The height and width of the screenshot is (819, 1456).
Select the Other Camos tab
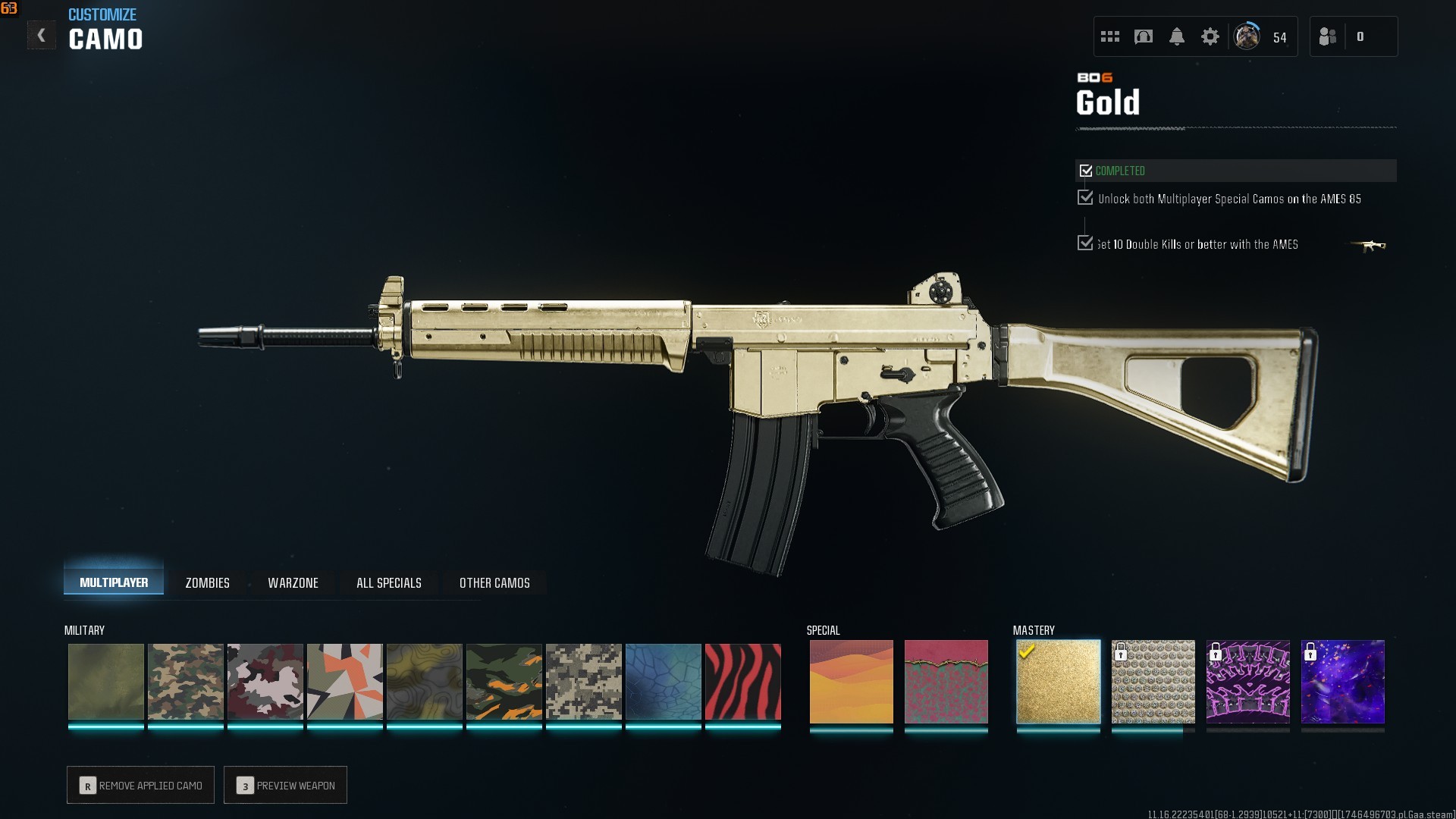pos(494,582)
